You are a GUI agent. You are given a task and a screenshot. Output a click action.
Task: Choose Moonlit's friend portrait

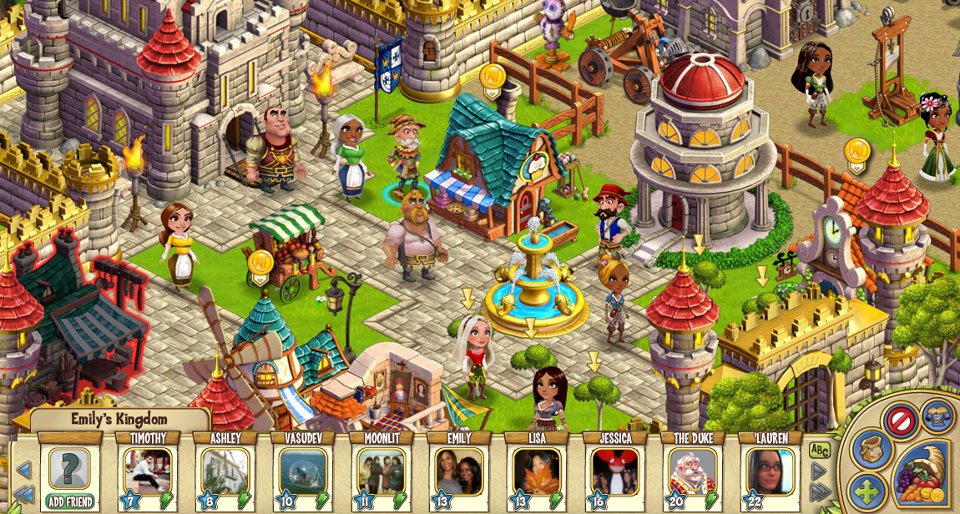click(380, 471)
